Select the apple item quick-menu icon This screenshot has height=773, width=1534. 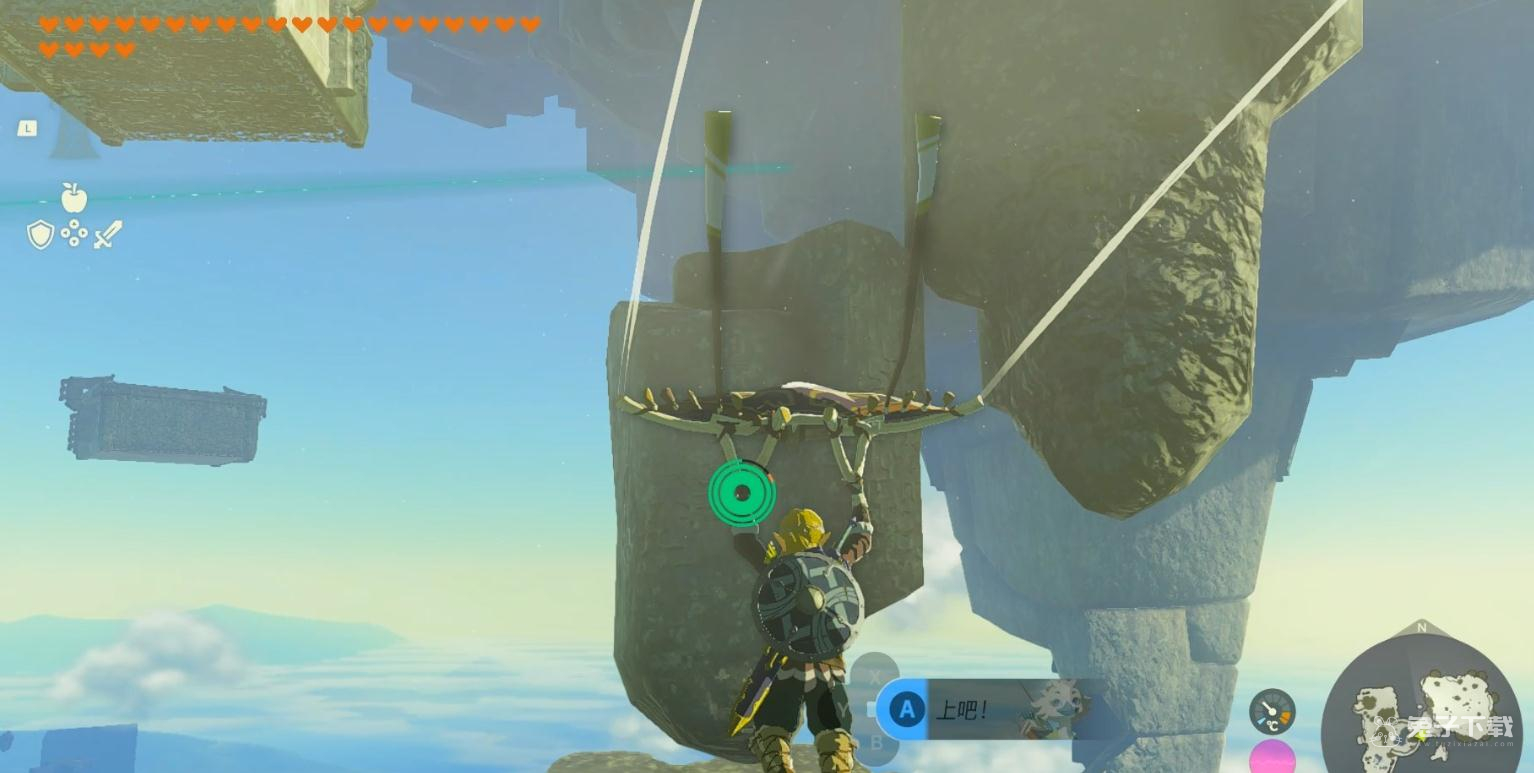[x=74, y=197]
